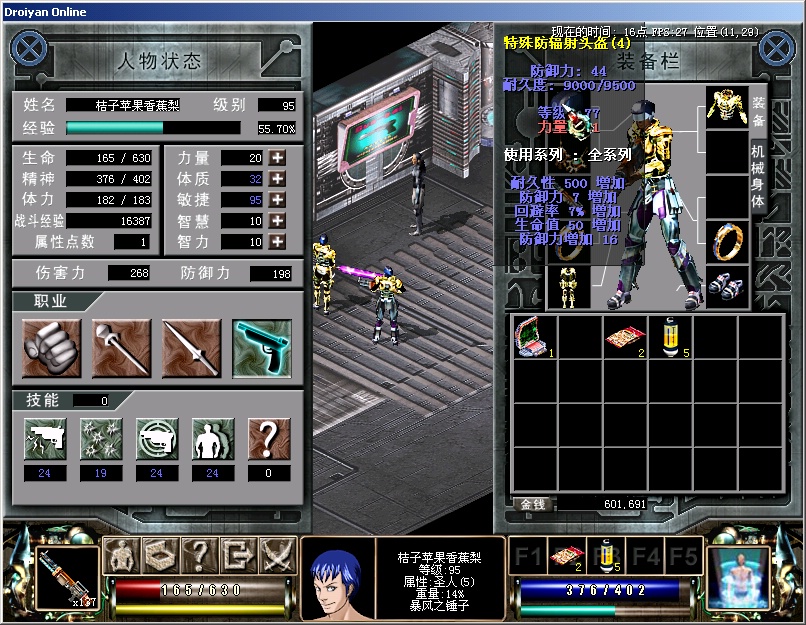This screenshot has width=806, height=625.
Task: Select the gold body armor slot
Action: pyautogui.click(x=727, y=107)
